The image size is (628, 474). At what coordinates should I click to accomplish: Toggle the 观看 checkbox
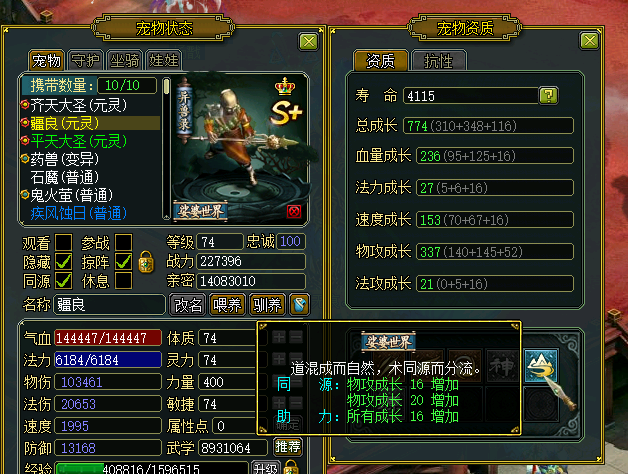click(63, 242)
